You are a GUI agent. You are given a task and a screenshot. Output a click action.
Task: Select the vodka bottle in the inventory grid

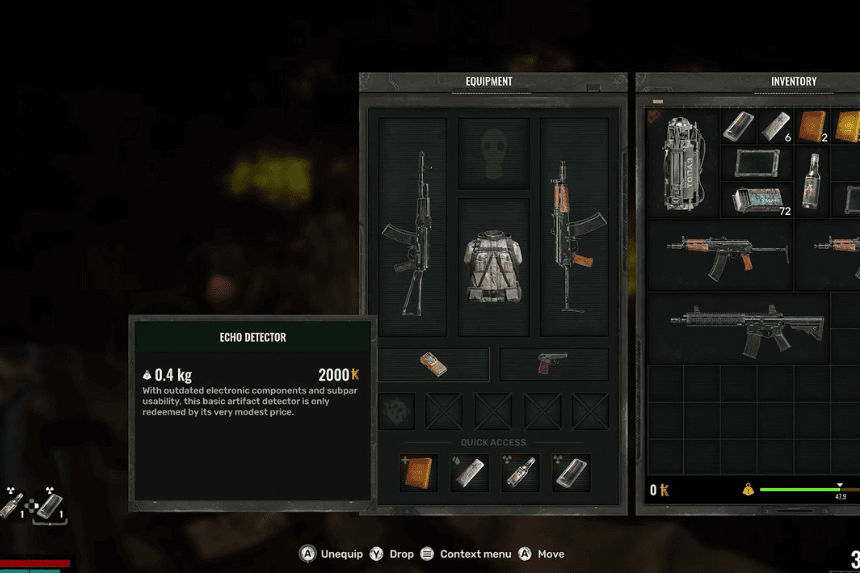(812, 181)
